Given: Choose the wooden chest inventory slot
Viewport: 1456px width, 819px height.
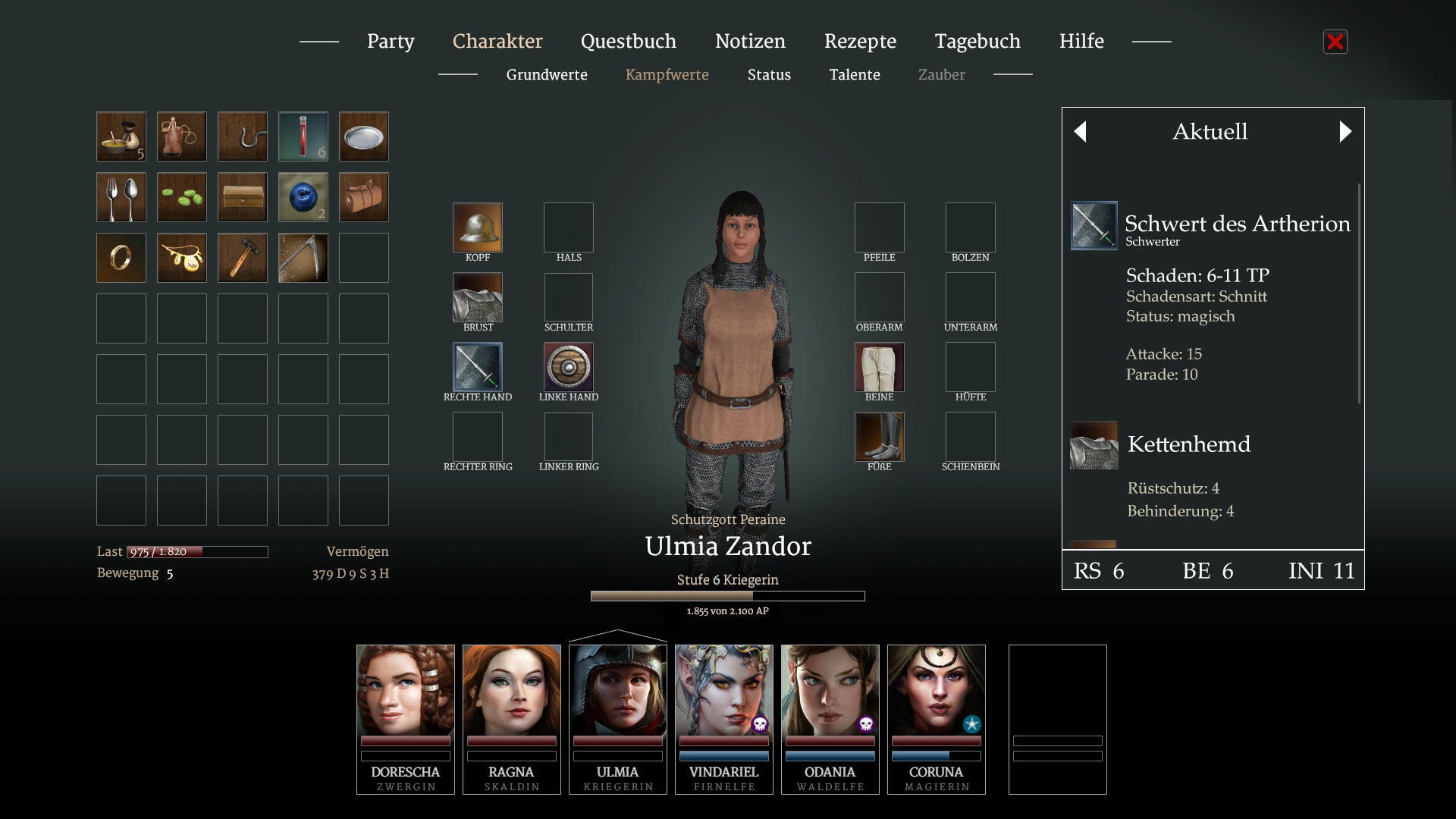Looking at the screenshot, I should pyautogui.click(x=243, y=197).
